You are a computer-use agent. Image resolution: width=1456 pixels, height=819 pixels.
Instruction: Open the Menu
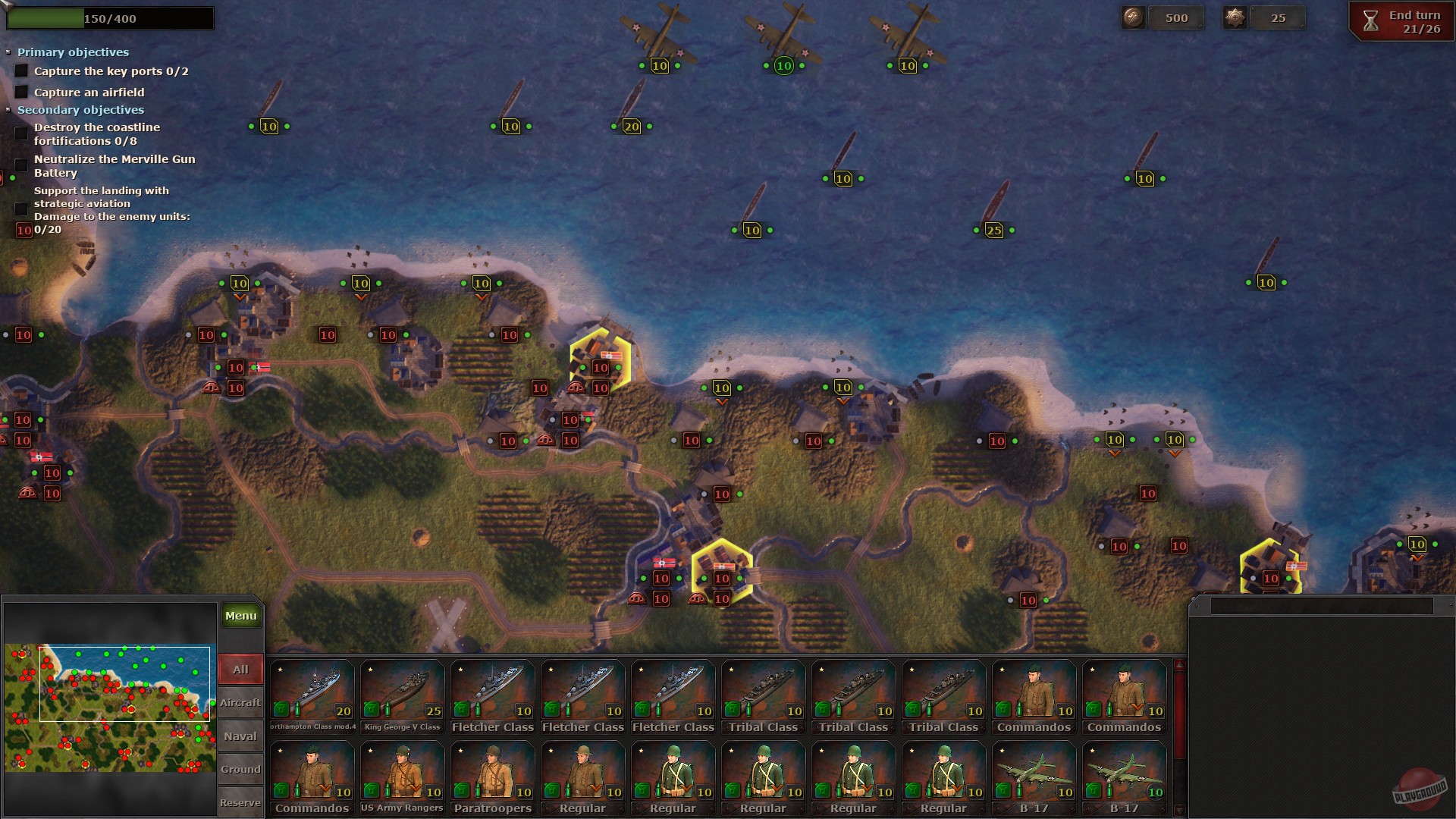(x=240, y=616)
